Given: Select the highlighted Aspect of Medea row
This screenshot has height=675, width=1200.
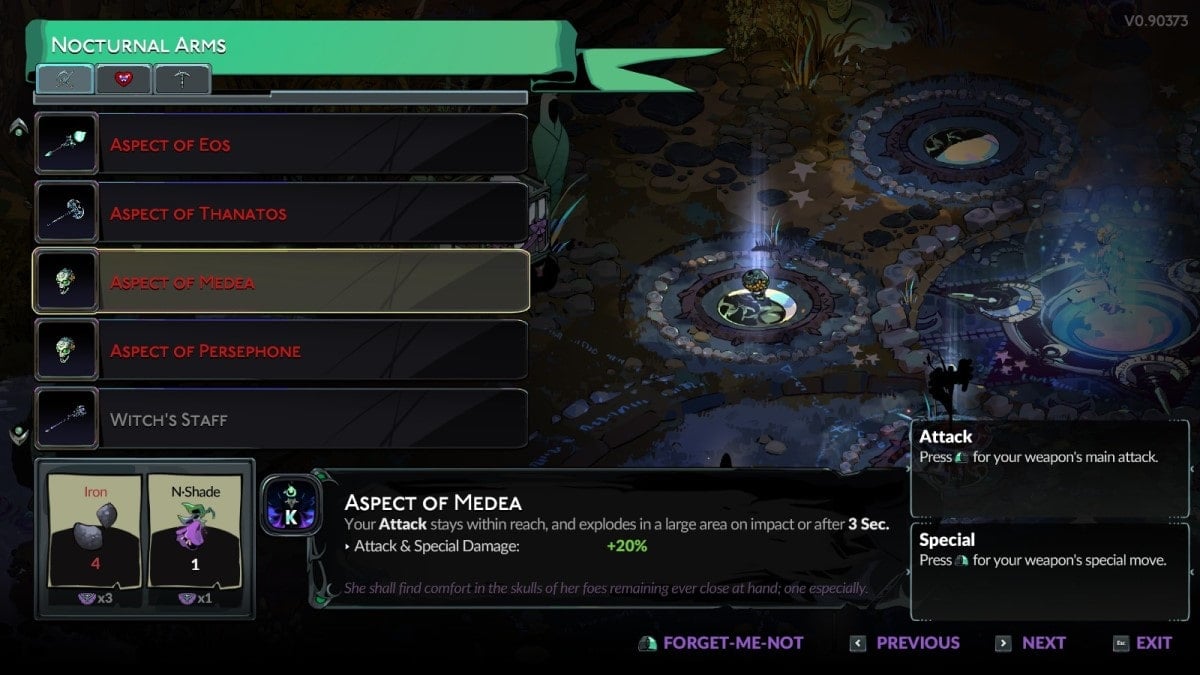Looking at the screenshot, I should pyautogui.click(x=280, y=282).
